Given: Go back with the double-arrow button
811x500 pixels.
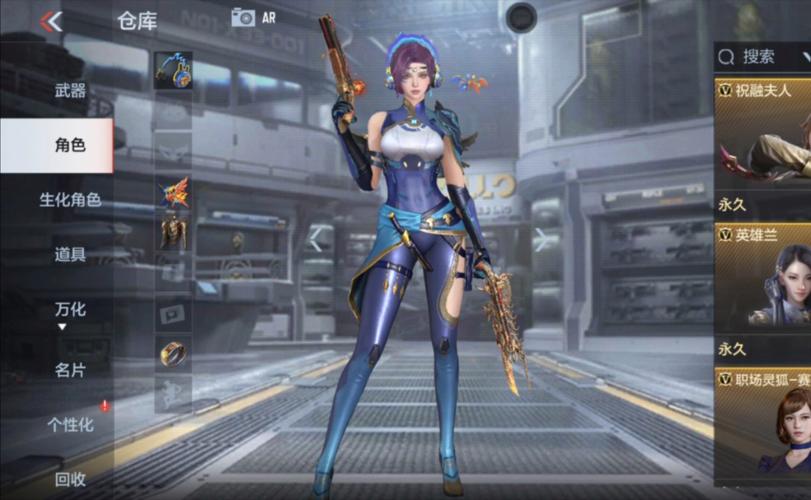Looking at the screenshot, I should (x=51, y=21).
